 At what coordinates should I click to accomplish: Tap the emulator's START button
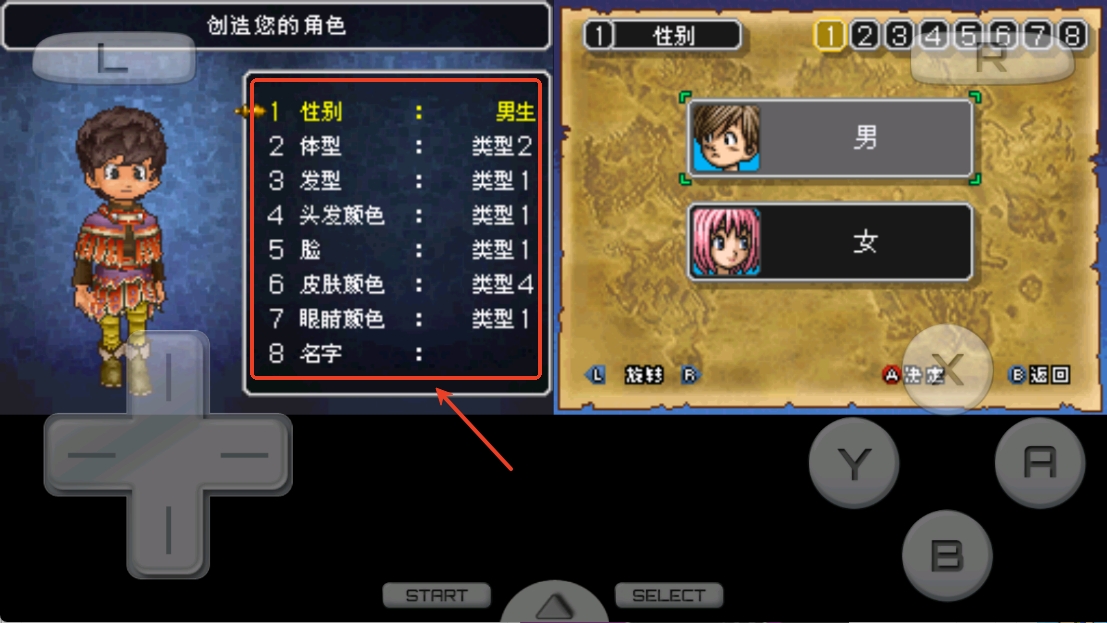point(437,596)
